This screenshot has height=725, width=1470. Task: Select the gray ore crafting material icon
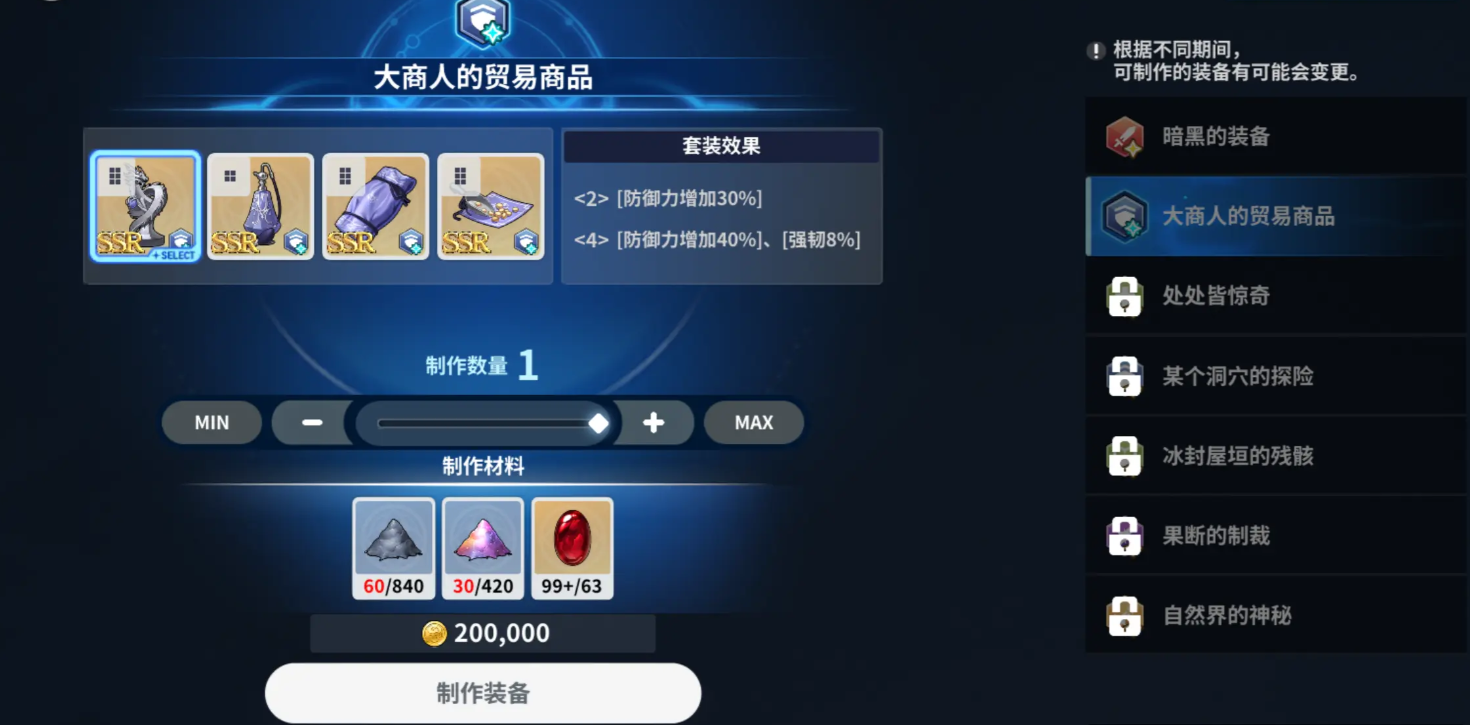[x=394, y=542]
